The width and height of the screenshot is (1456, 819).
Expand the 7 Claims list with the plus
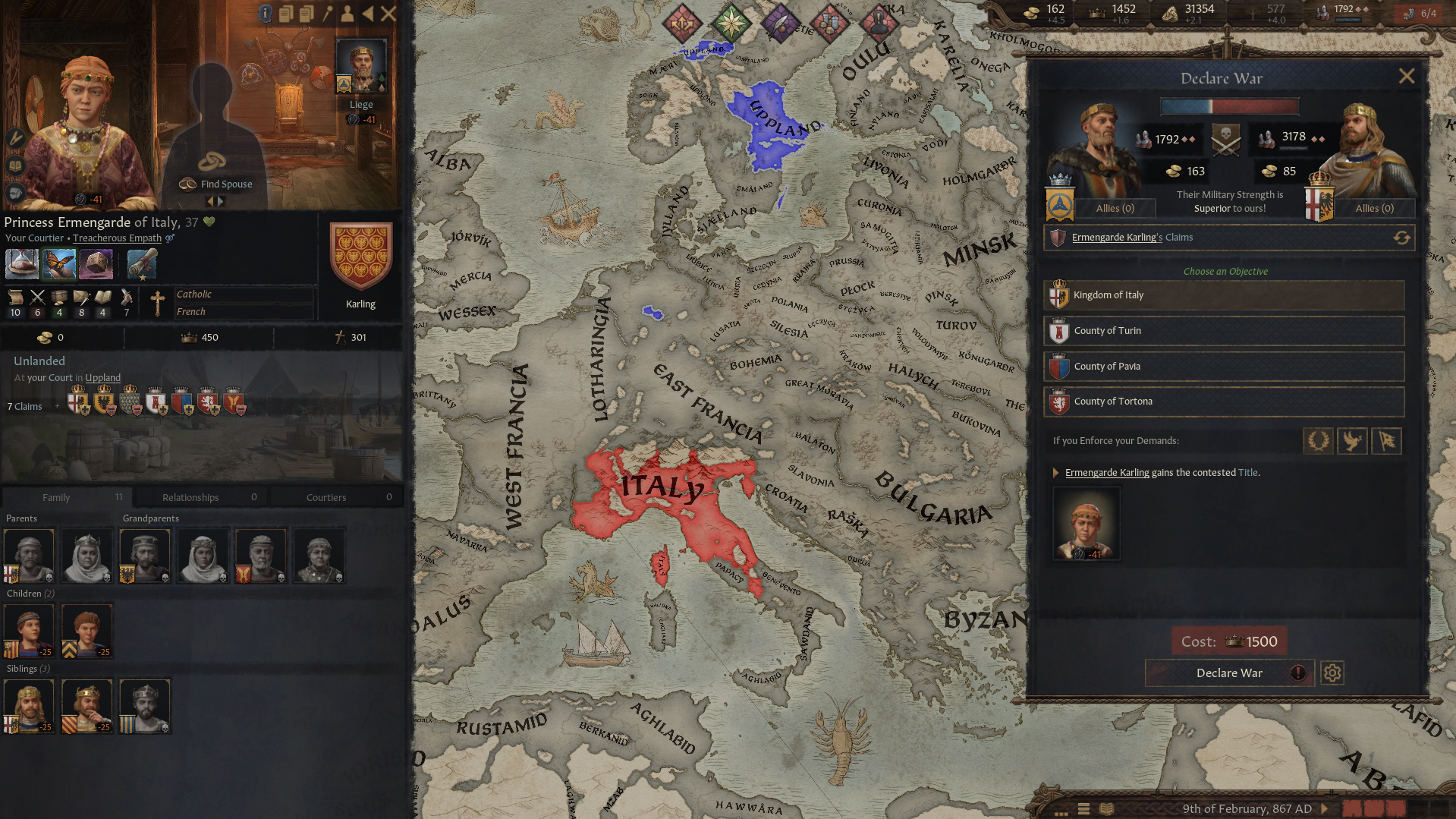pos(58,406)
